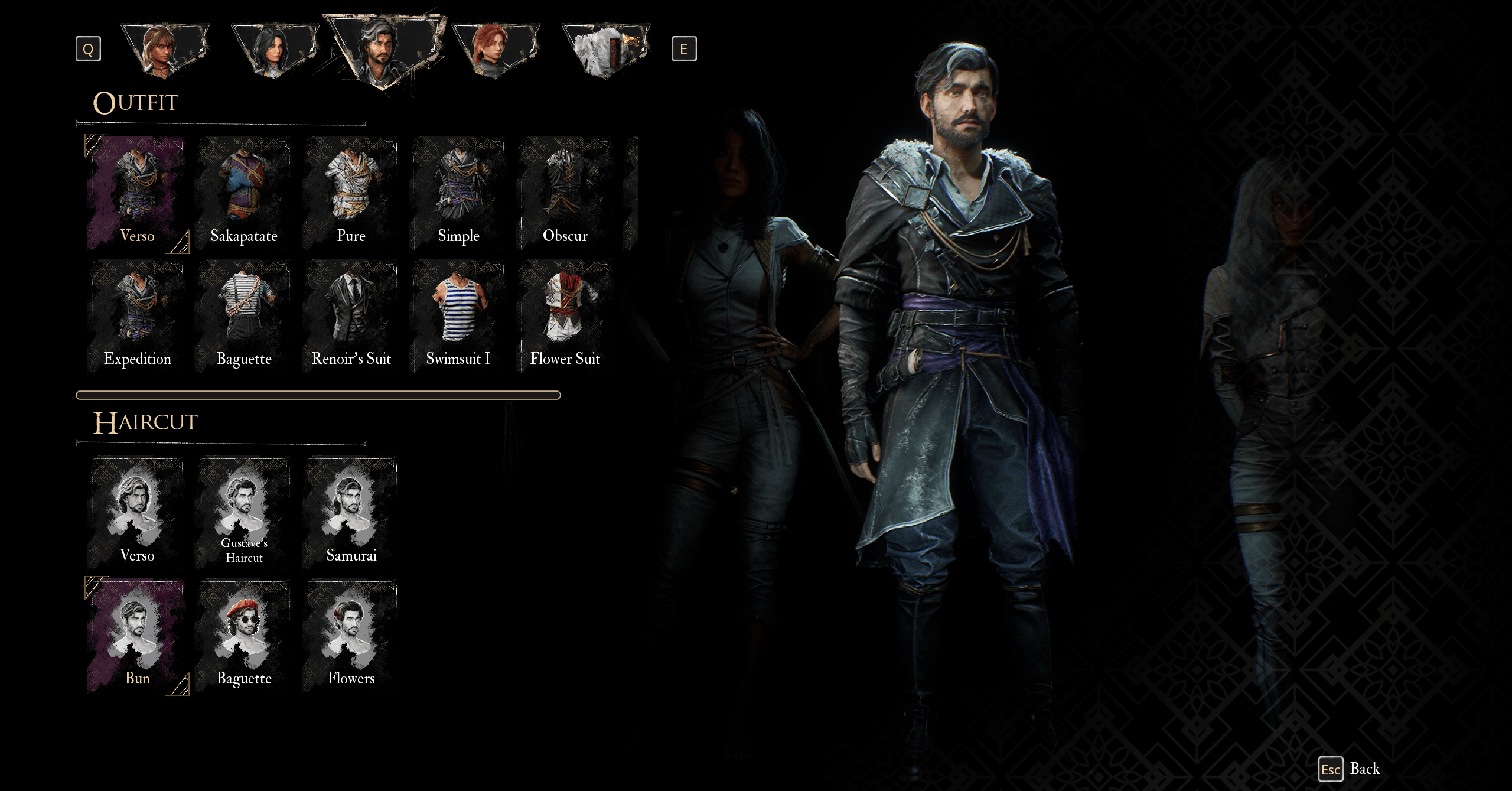Equip the Flowers haircut

[351, 636]
